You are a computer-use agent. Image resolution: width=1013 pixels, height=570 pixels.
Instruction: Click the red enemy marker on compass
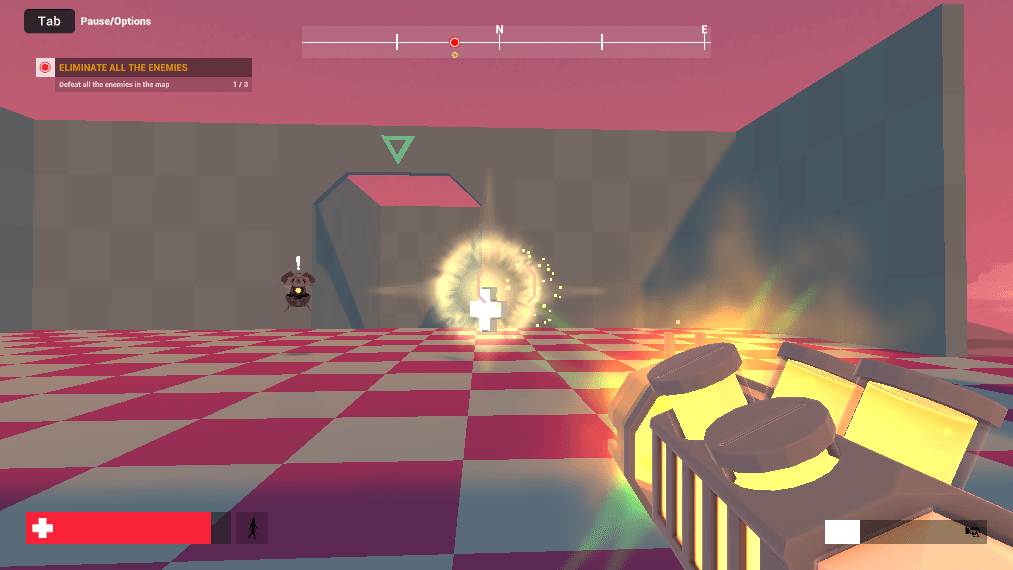coord(455,42)
